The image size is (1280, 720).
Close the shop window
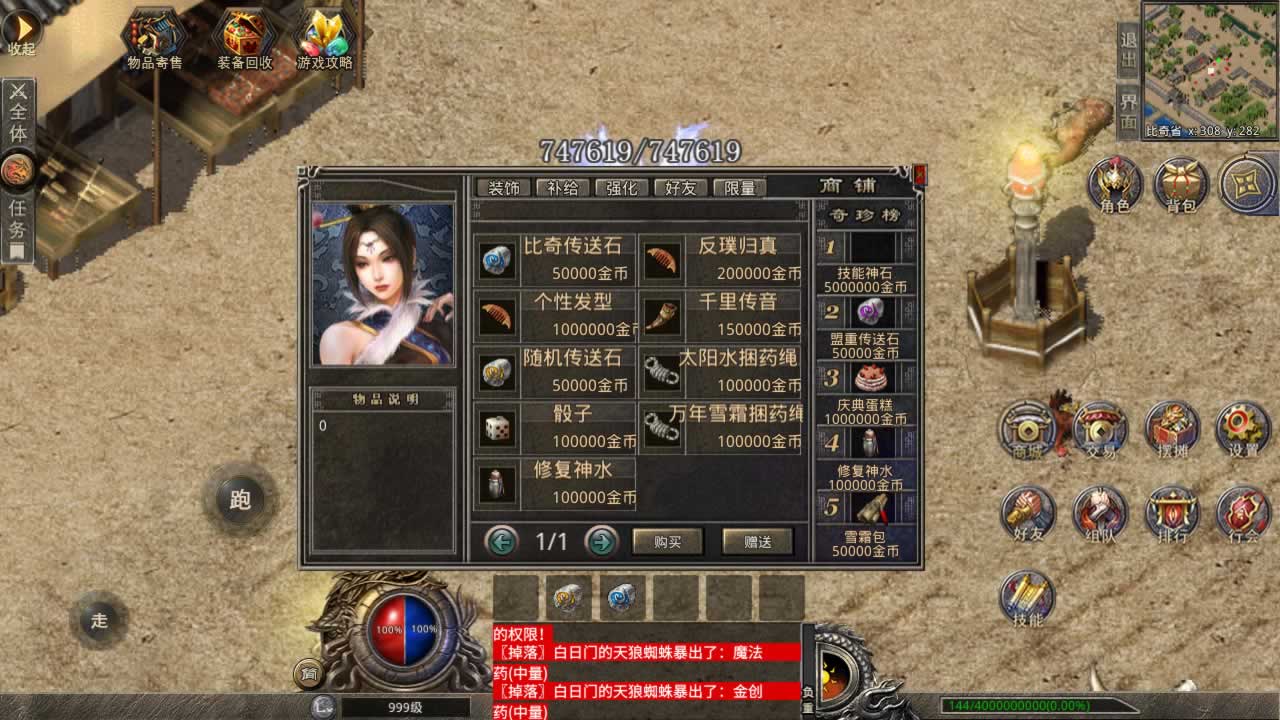click(x=920, y=175)
